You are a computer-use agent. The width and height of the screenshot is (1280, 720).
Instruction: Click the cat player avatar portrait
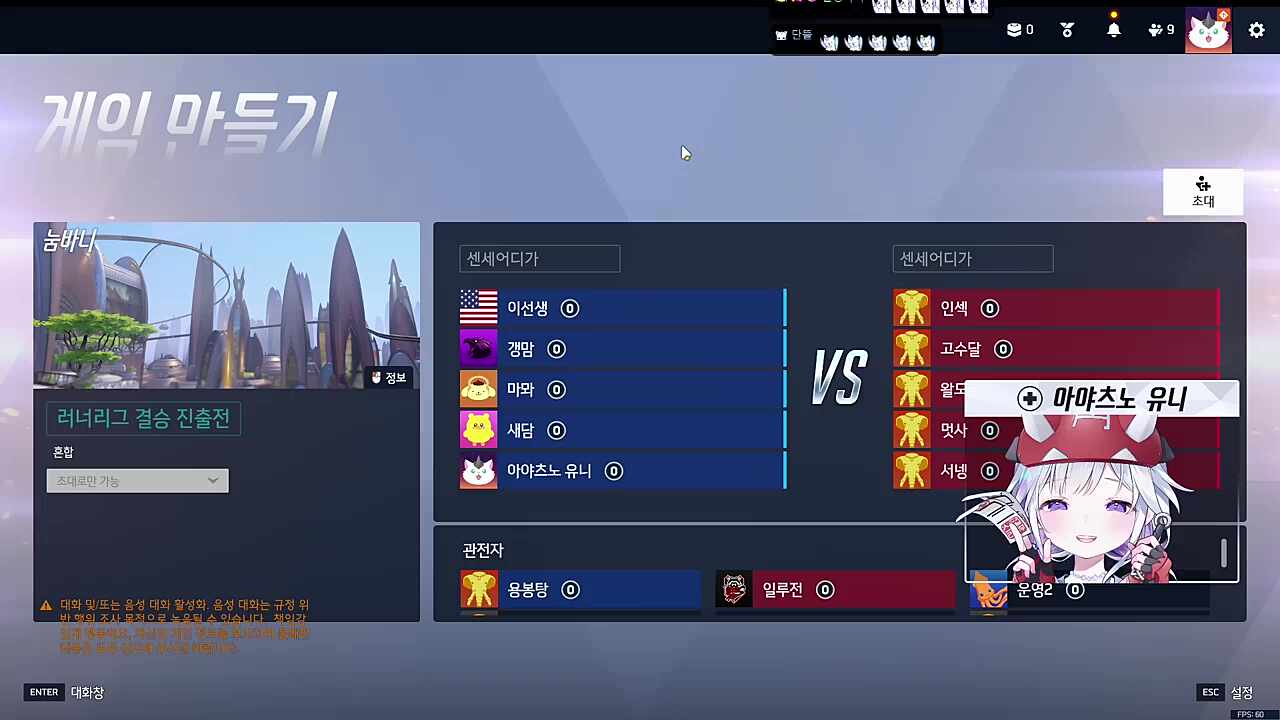pyautogui.click(x=1208, y=29)
